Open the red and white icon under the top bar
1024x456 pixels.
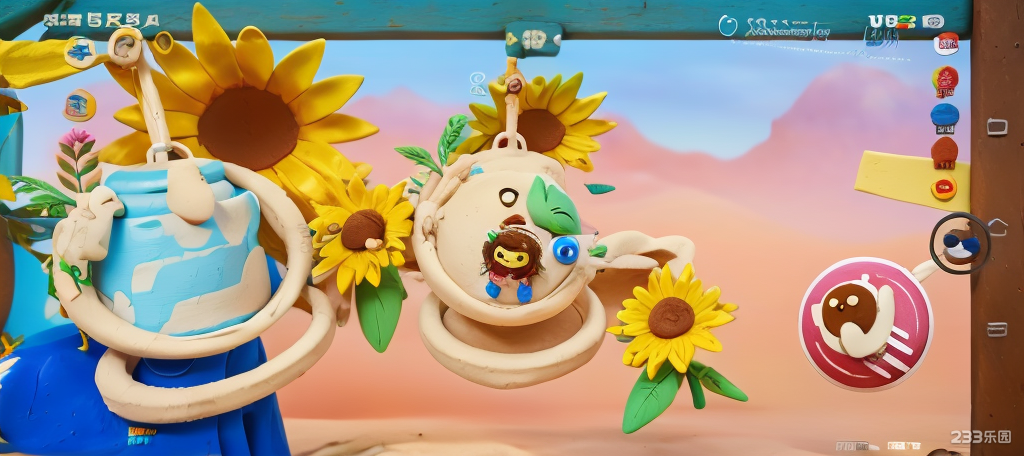tap(946, 43)
